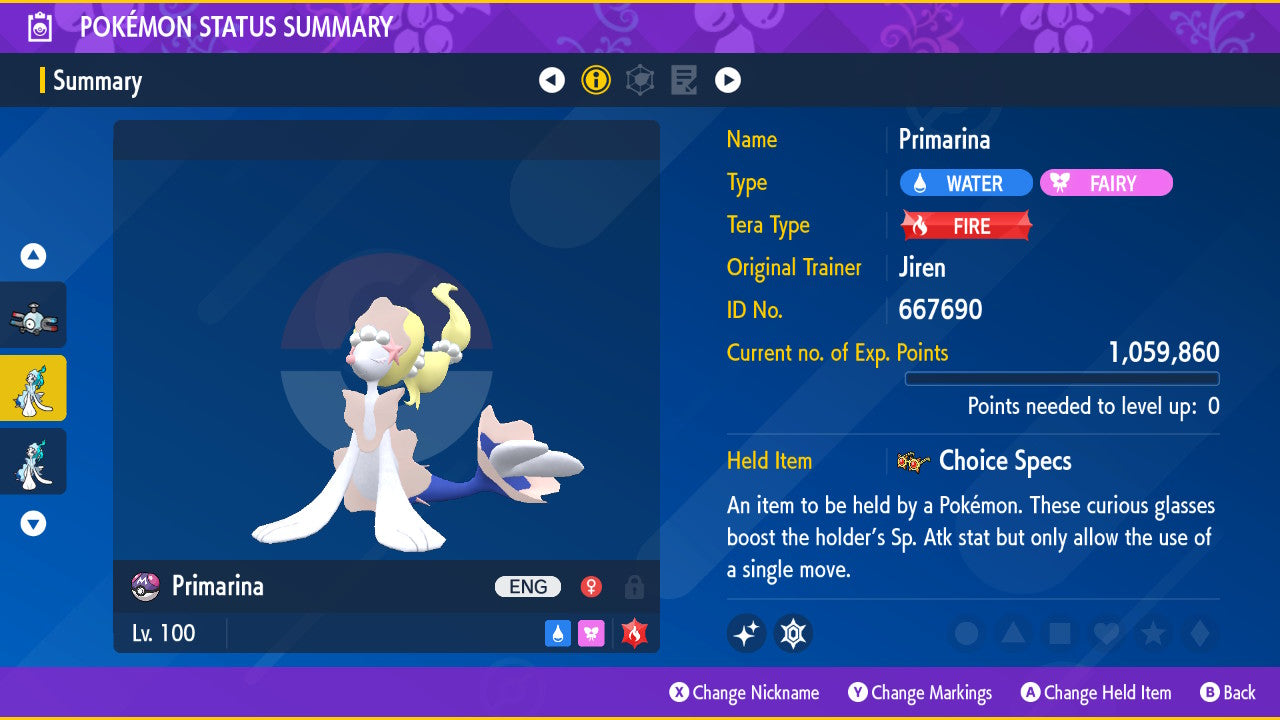The height and width of the screenshot is (720, 1280).
Task: Select the non-highlighted Primarina thumbnail
Action: tap(33, 461)
